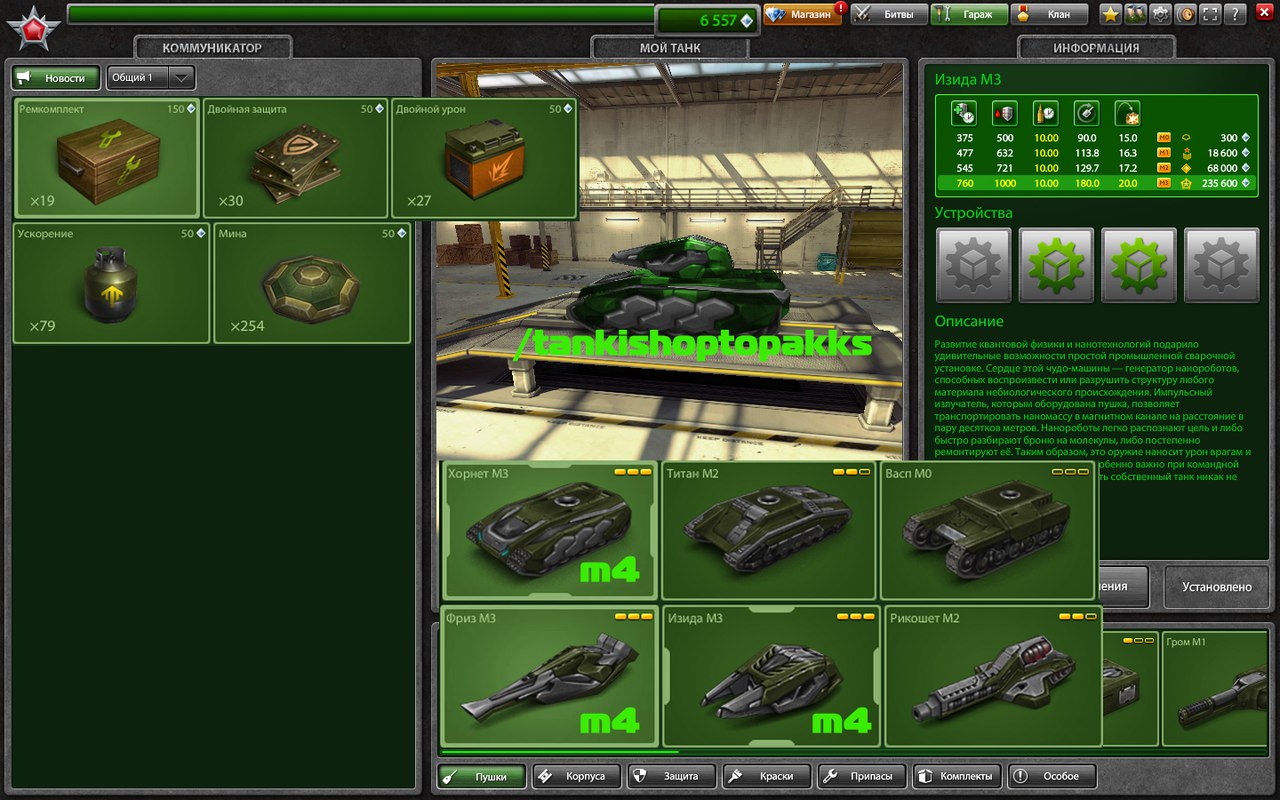1280x800 pixels.
Task: Open the Гараж garage
Action: click(969, 15)
